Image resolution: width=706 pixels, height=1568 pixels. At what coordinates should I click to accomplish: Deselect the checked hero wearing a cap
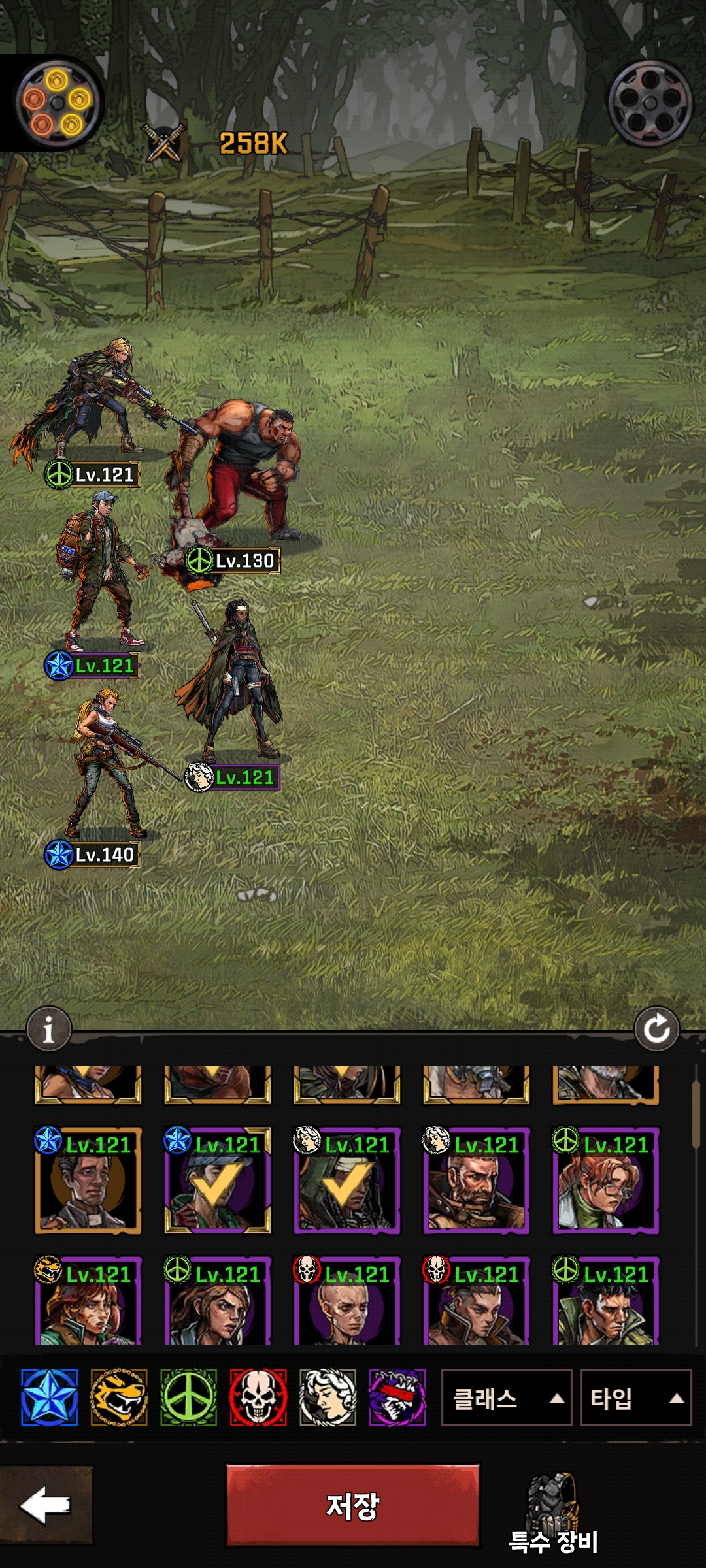tap(217, 1181)
